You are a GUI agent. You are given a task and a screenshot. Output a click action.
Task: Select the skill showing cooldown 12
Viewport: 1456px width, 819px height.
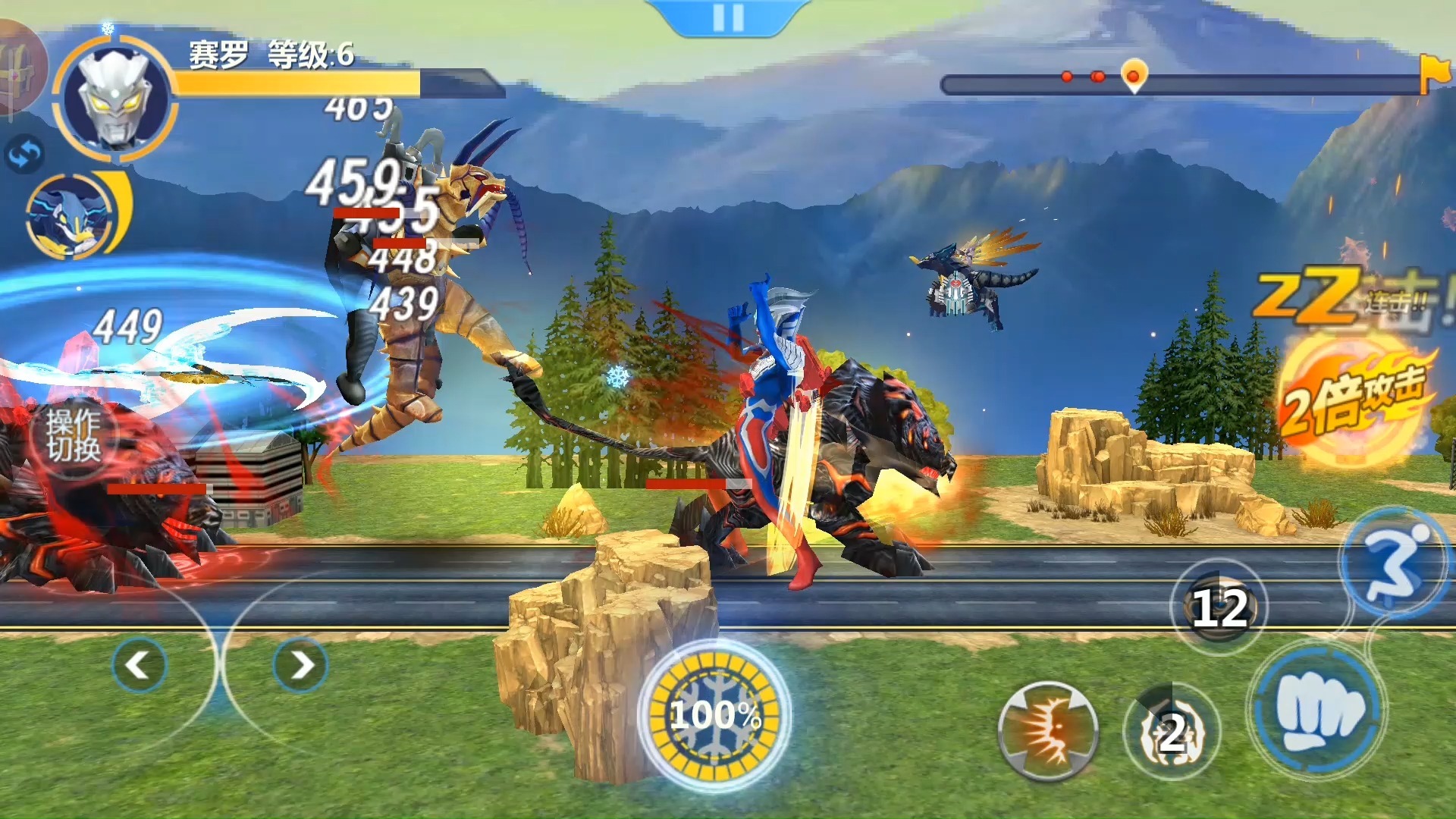point(1219,607)
